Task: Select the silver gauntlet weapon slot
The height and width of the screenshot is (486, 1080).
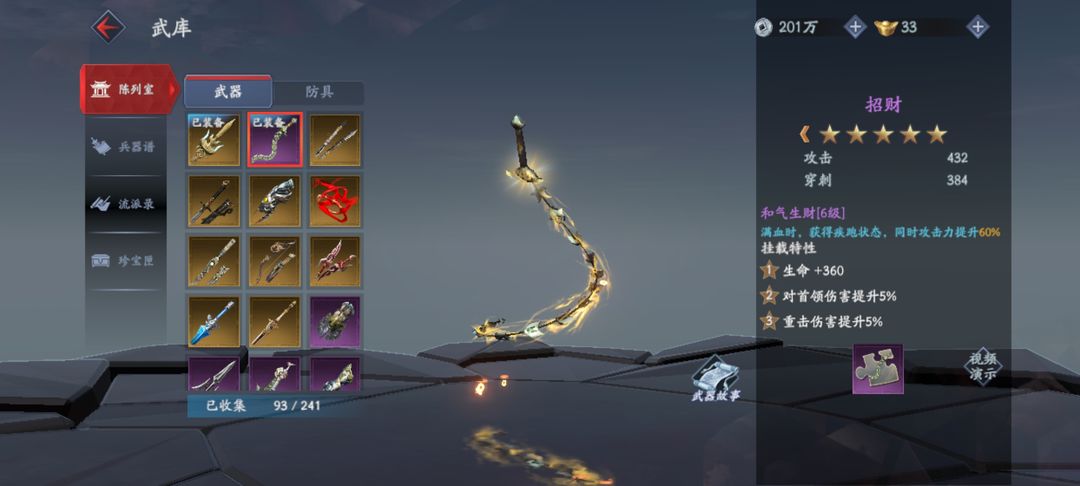Action: pos(275,200)
